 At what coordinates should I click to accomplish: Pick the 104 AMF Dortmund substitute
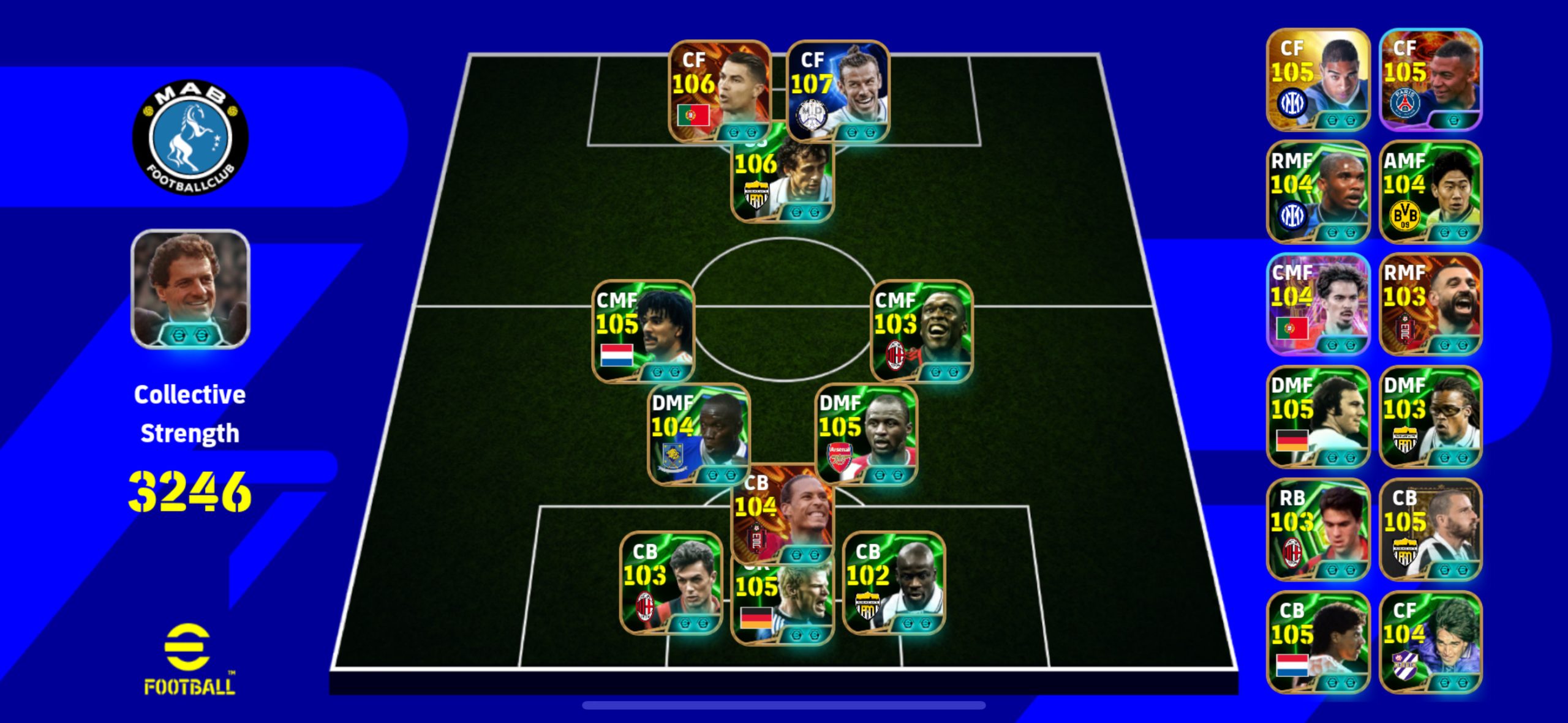coord(1430,192)
